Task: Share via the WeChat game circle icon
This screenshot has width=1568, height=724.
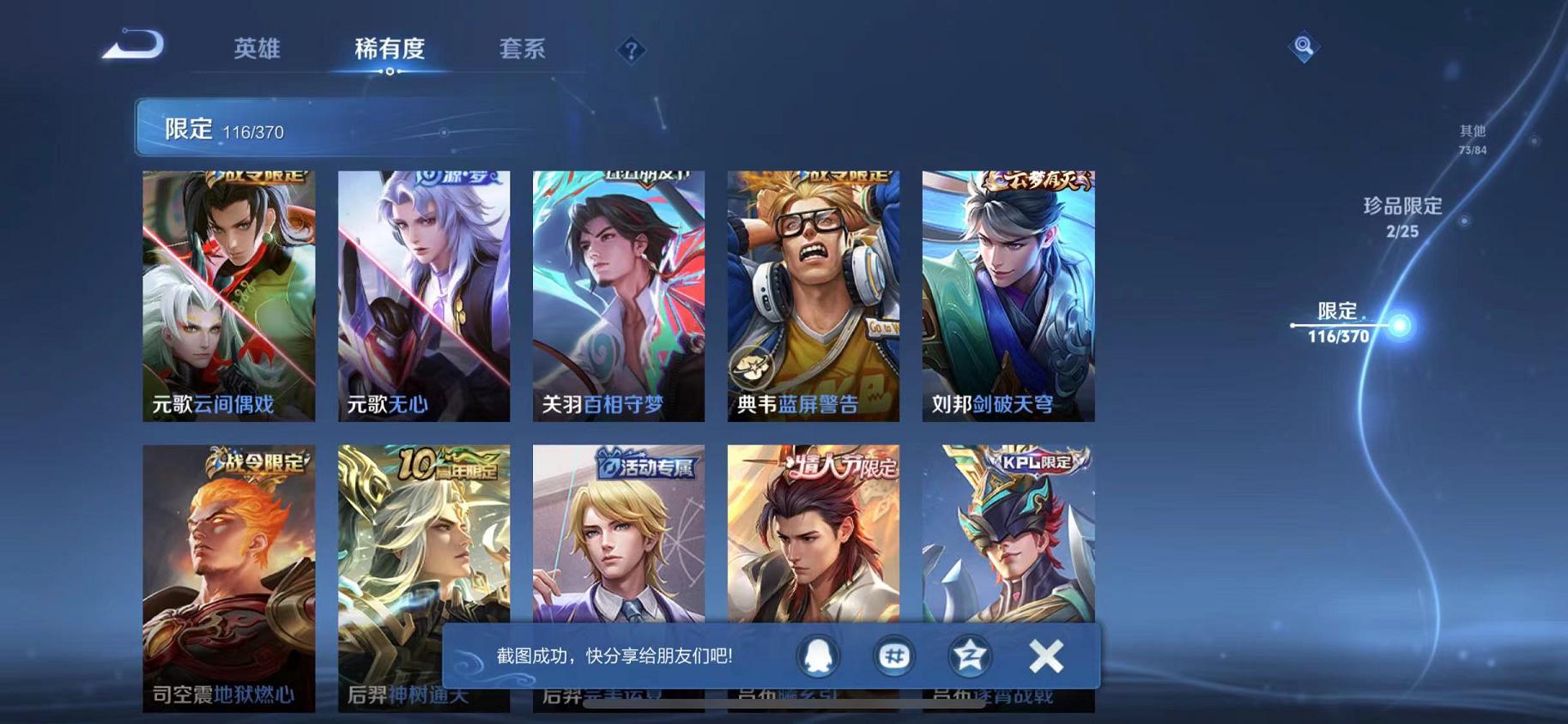Action: [x=893, y=655]
